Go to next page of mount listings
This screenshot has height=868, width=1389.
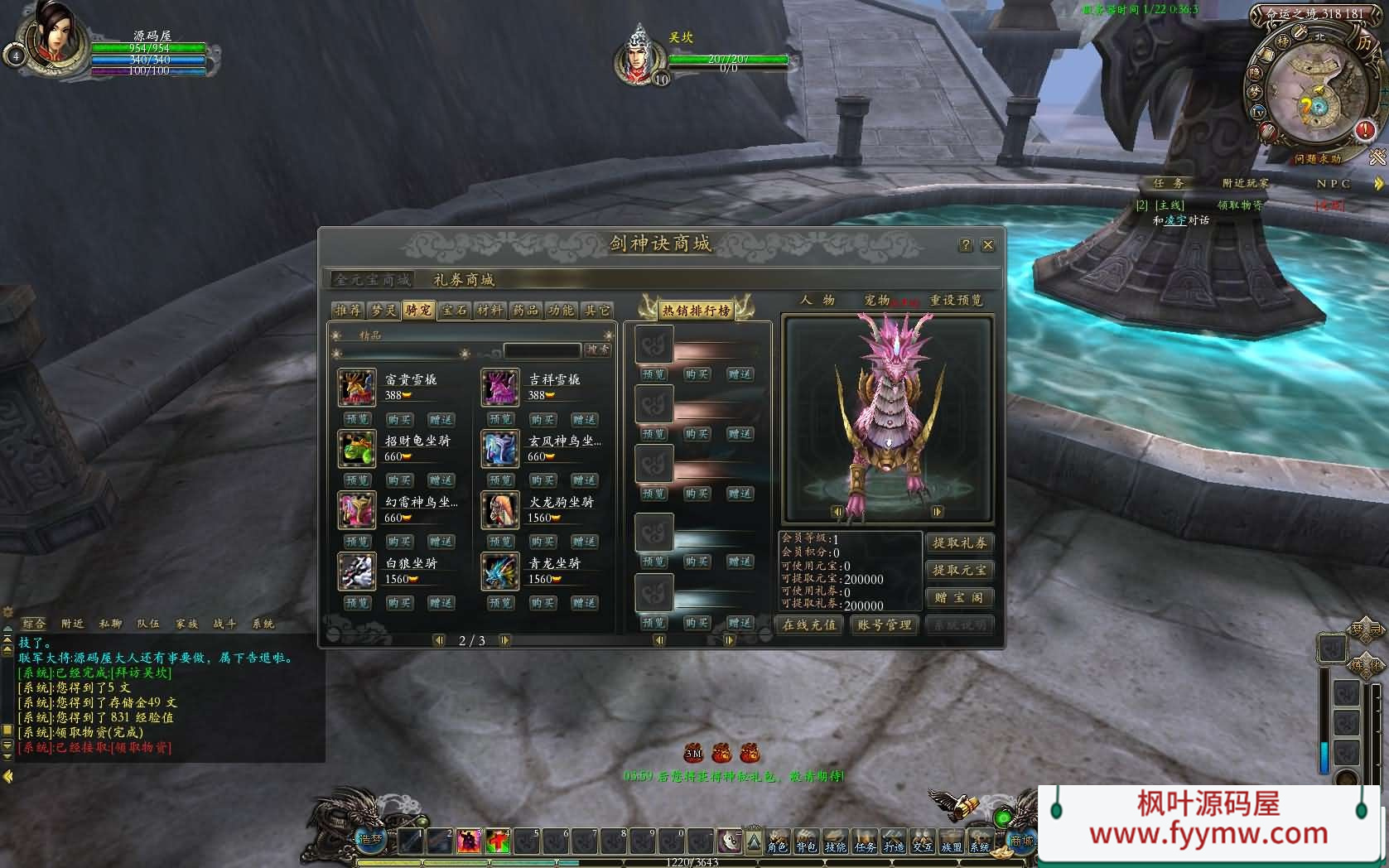coord(504,639)
